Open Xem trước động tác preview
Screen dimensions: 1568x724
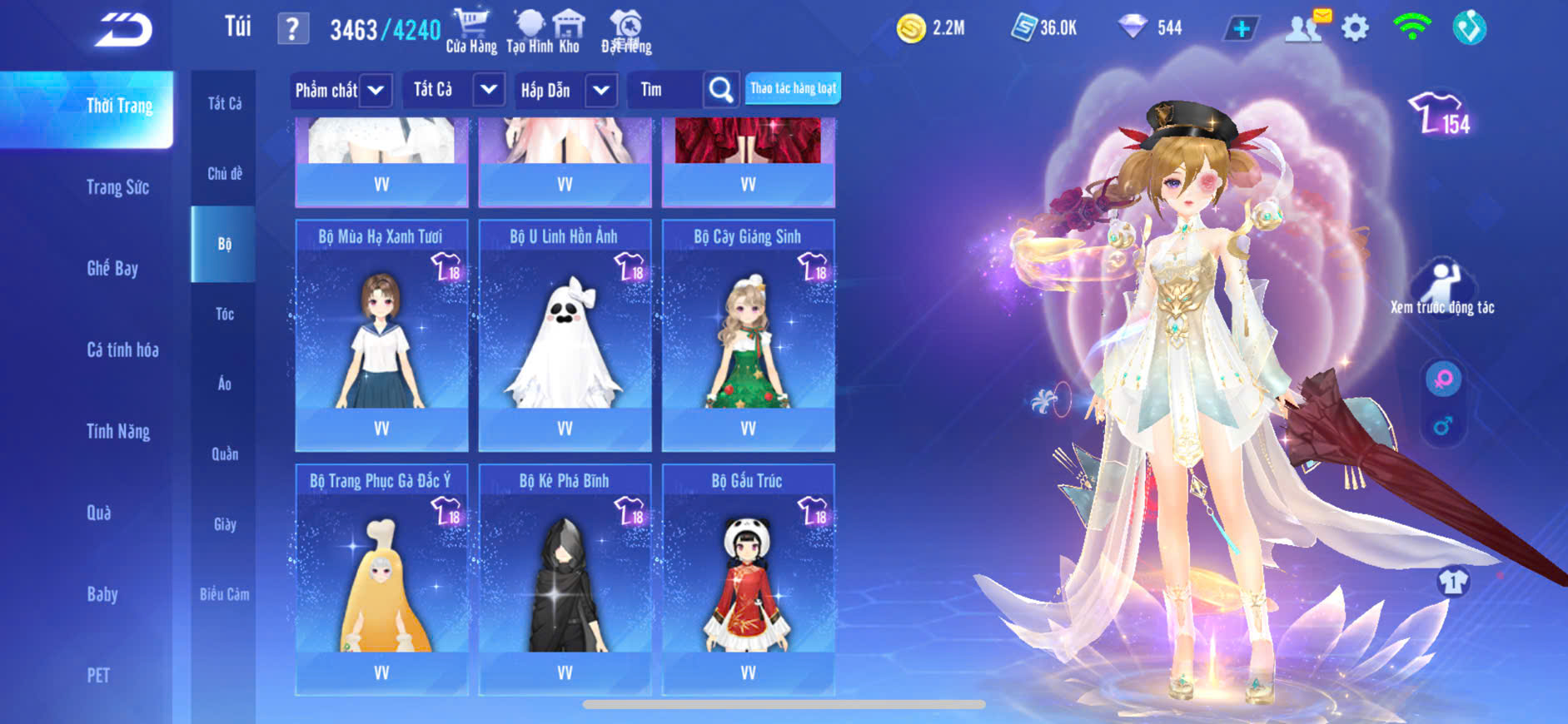[1442, 287]
